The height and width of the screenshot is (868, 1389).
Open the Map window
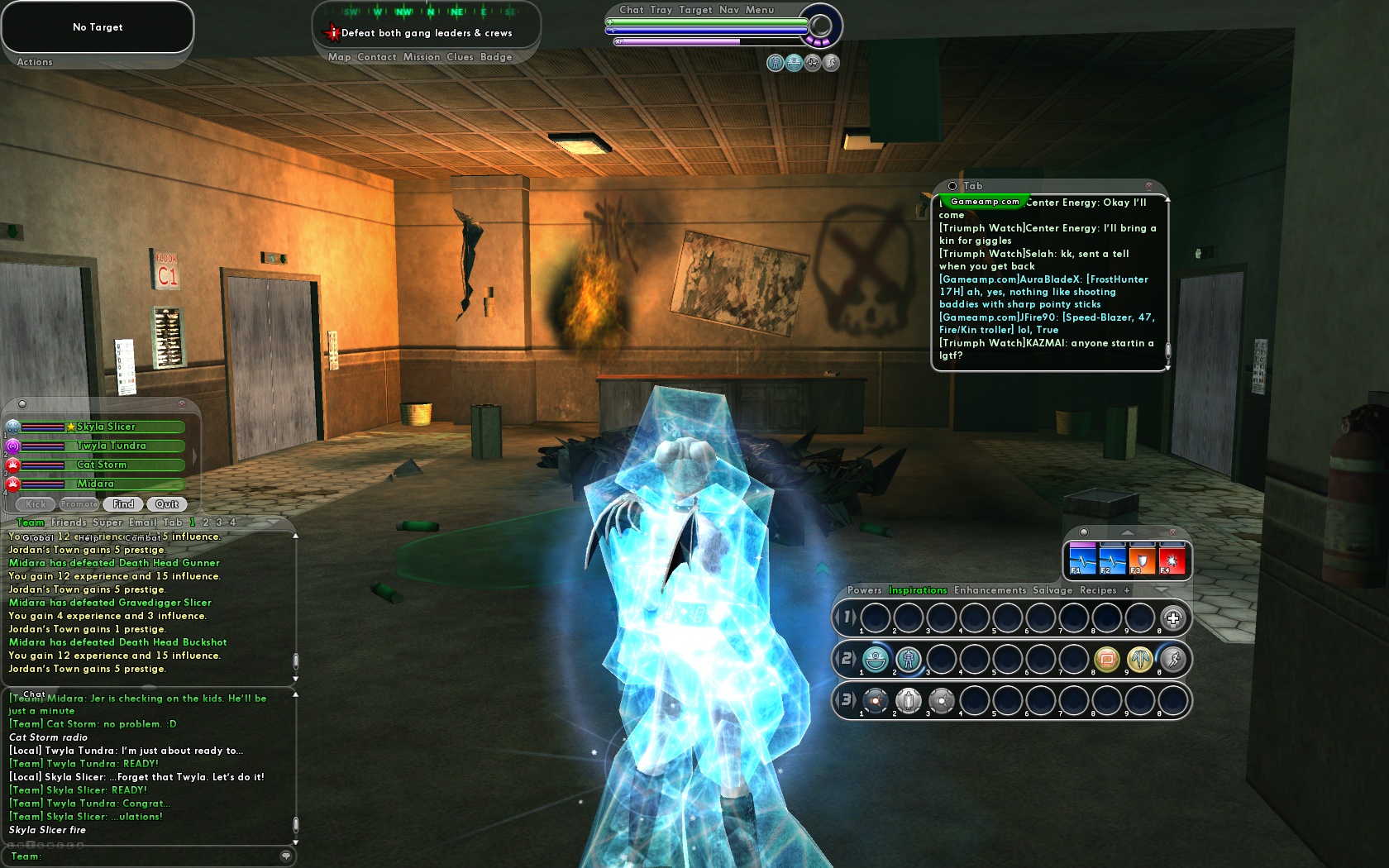pyautogui.click(x=339, y=57)
